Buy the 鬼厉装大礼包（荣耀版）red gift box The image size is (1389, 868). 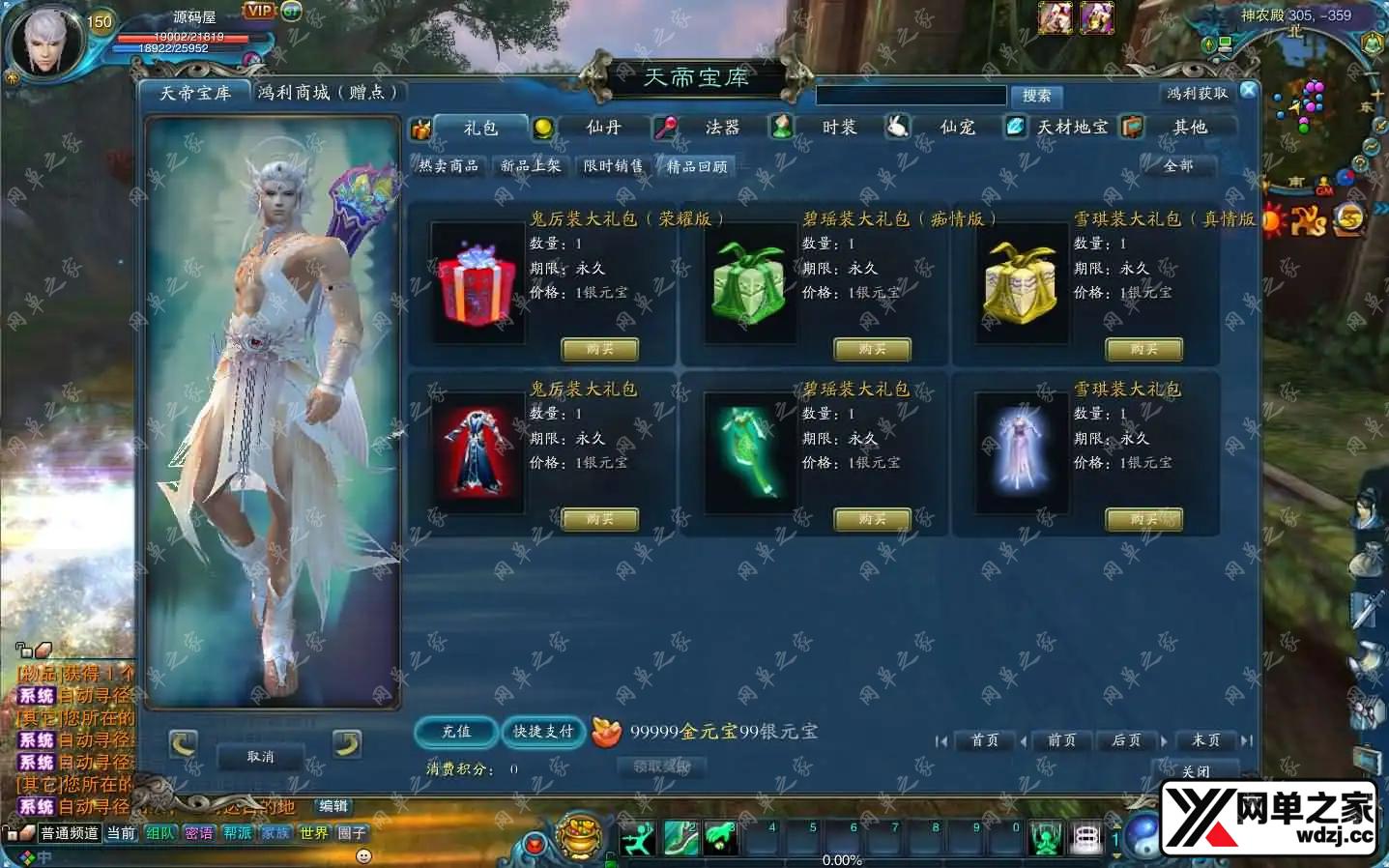pyautogui.click(x=599, y=349)
